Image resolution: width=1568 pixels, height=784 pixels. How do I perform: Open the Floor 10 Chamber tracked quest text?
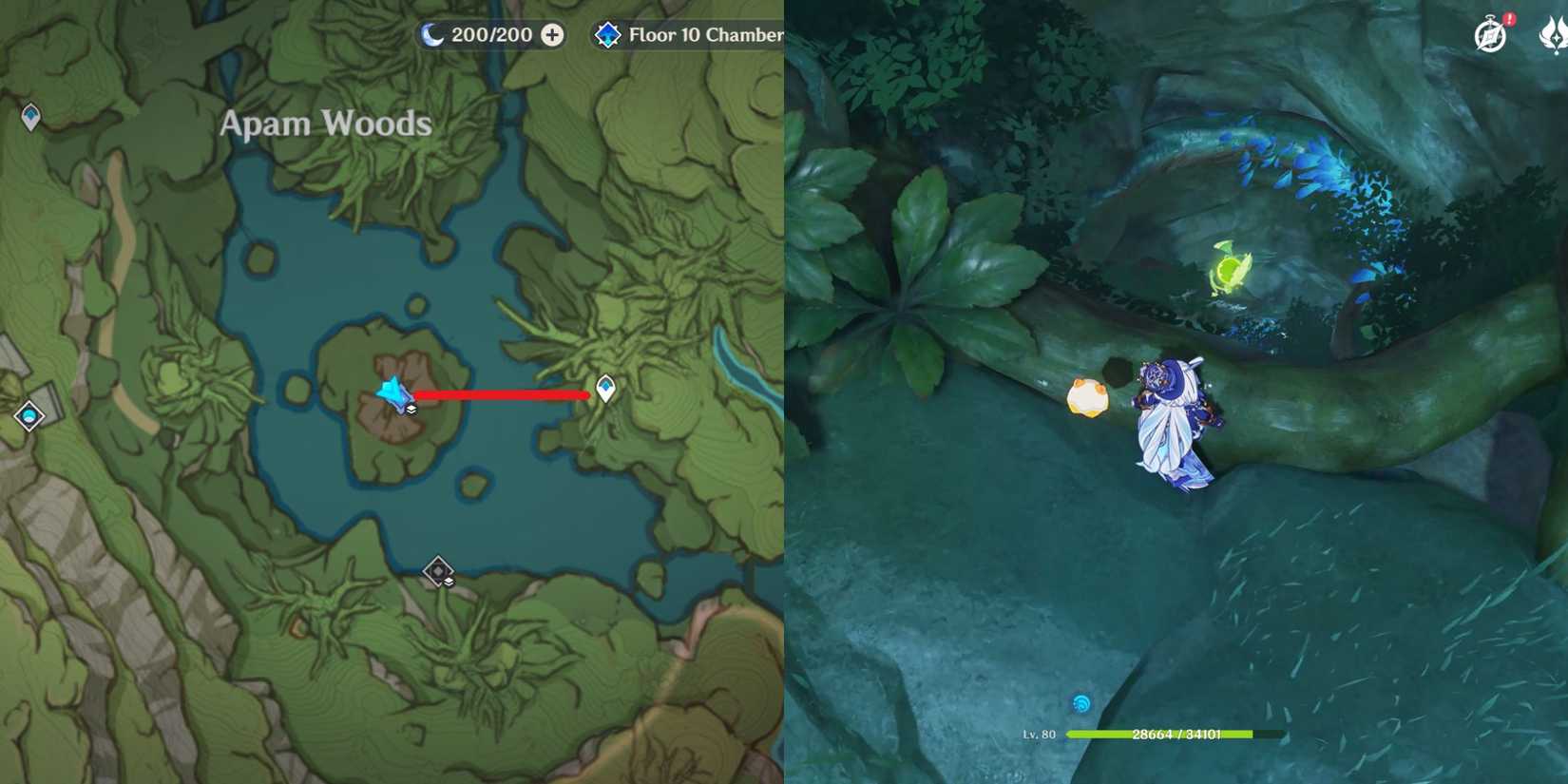[706, 34]
